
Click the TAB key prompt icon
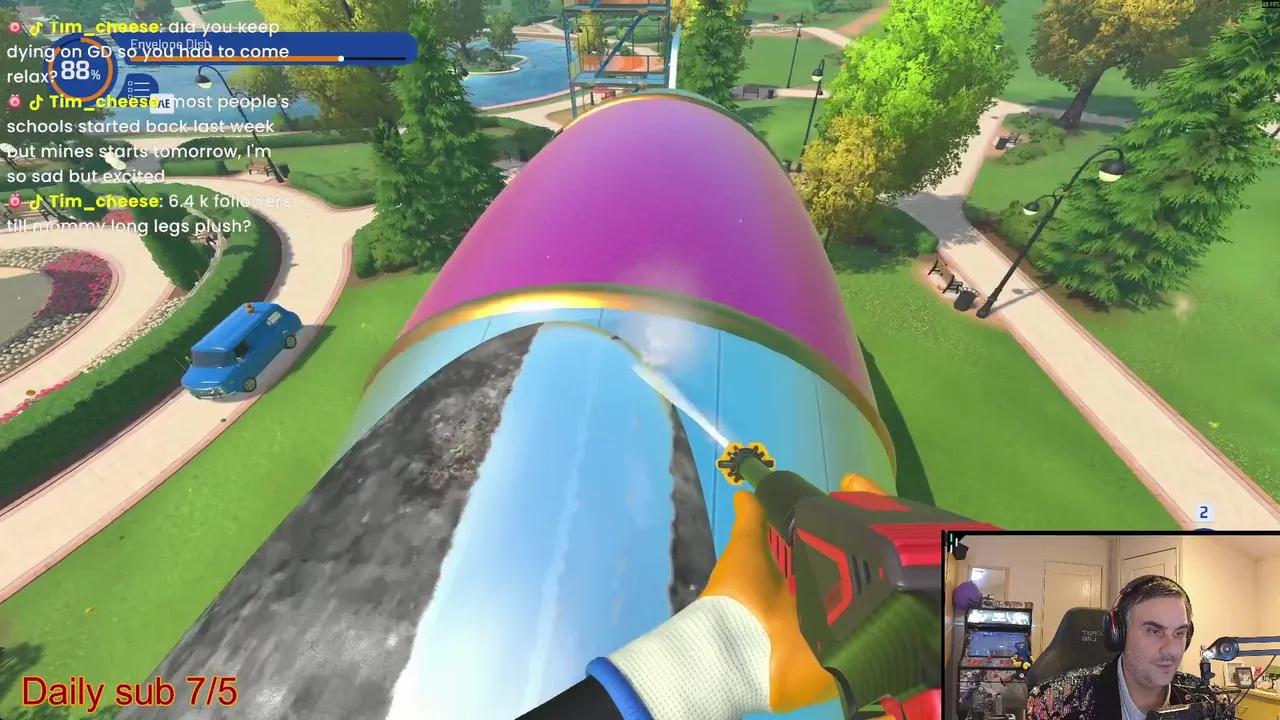coord(162,103)
